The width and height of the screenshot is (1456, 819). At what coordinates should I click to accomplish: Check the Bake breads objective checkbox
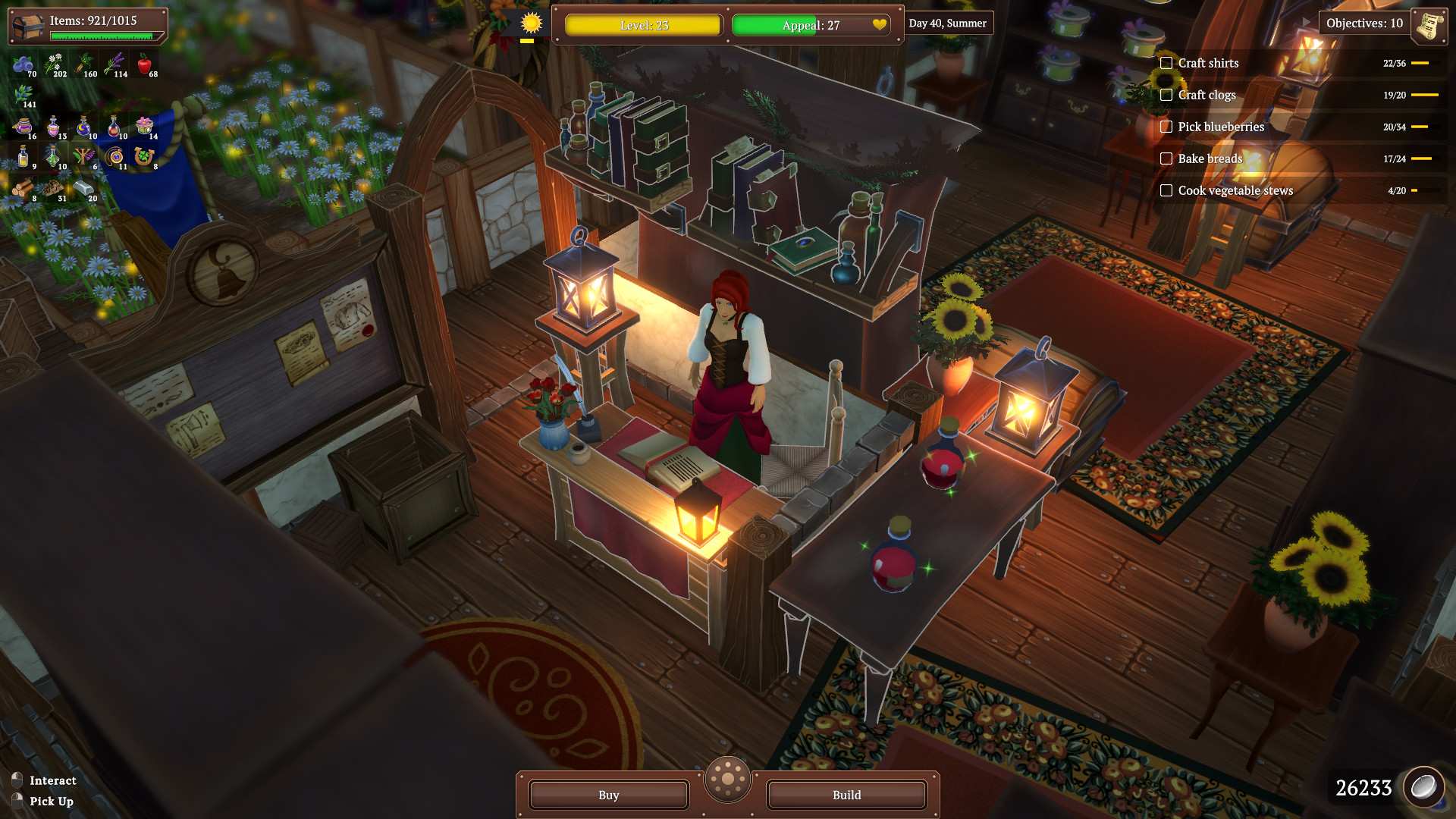coord(1166,158)
